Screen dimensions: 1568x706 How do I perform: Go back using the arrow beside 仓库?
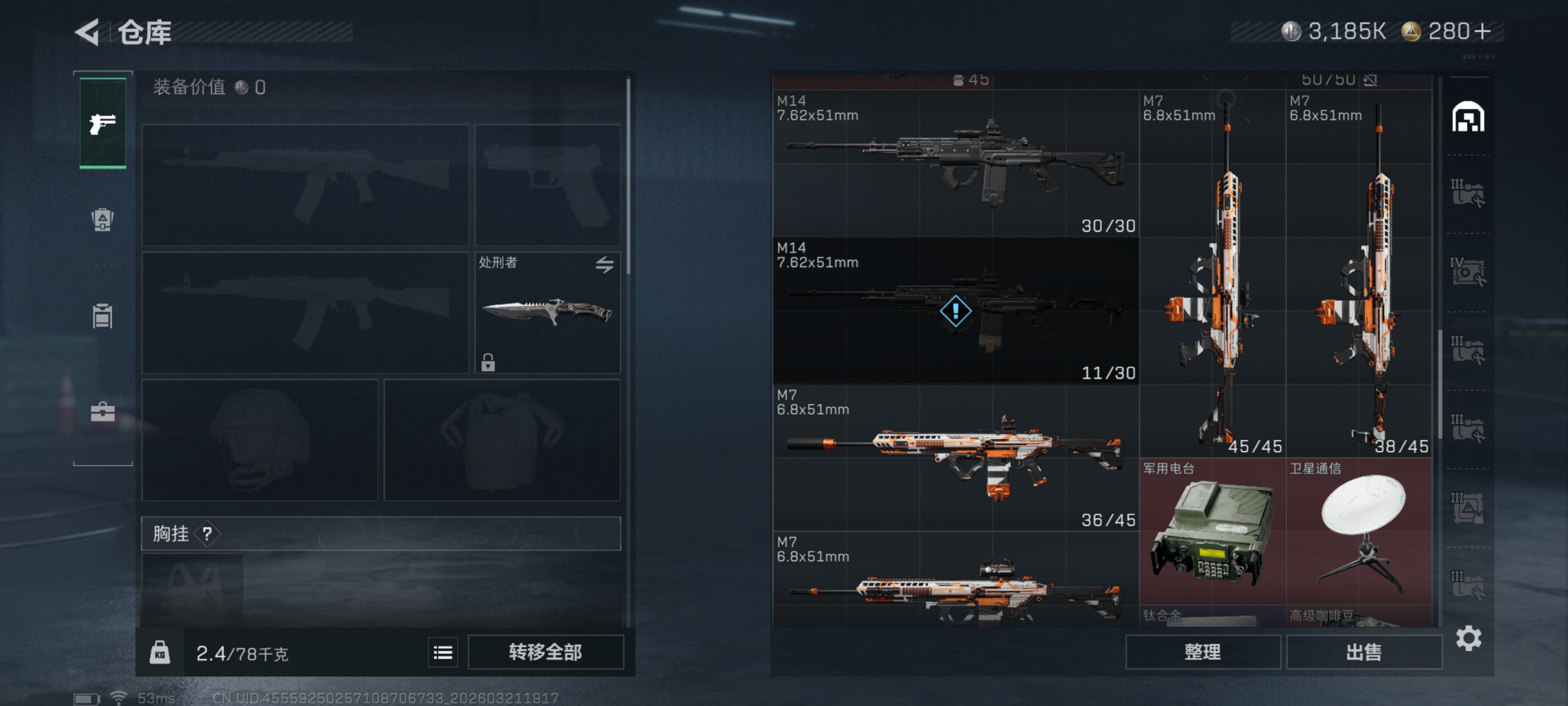[88, 32]
